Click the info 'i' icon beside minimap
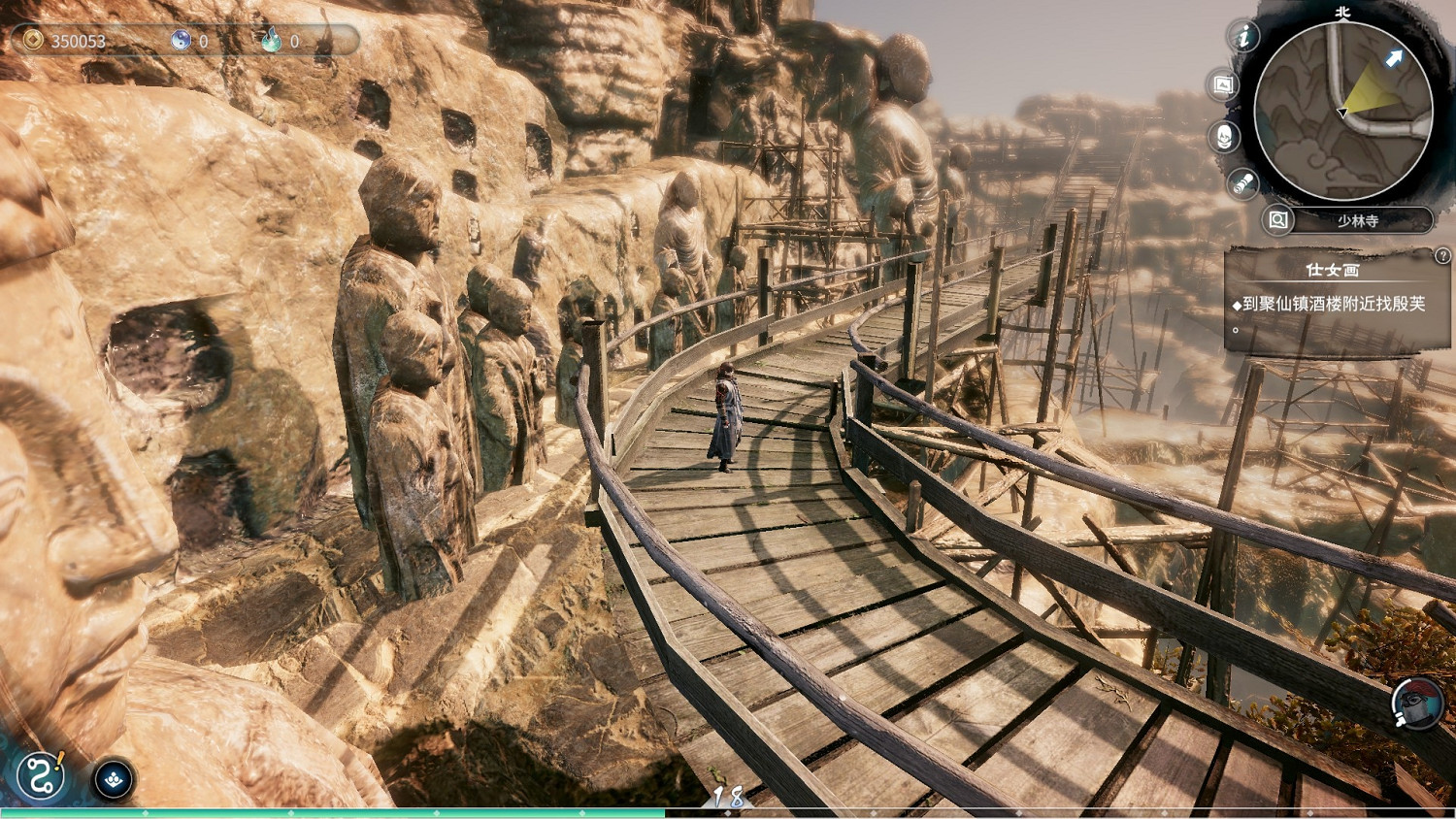The image size is (1456, 819). click(1243, 37)
